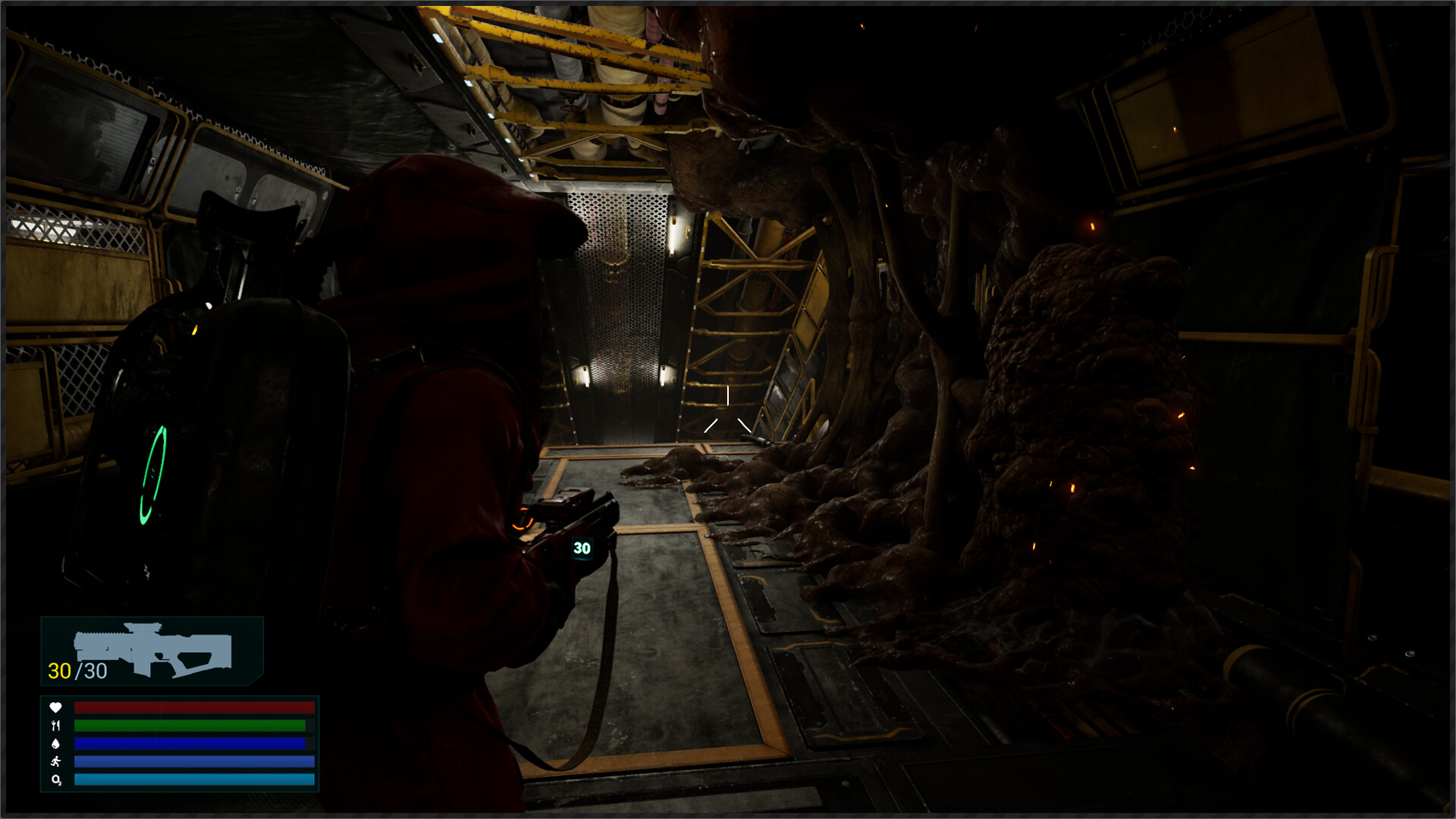The image size is (1456, 819).
Task: Click the water droplet thirst icon
Action: 55,744
